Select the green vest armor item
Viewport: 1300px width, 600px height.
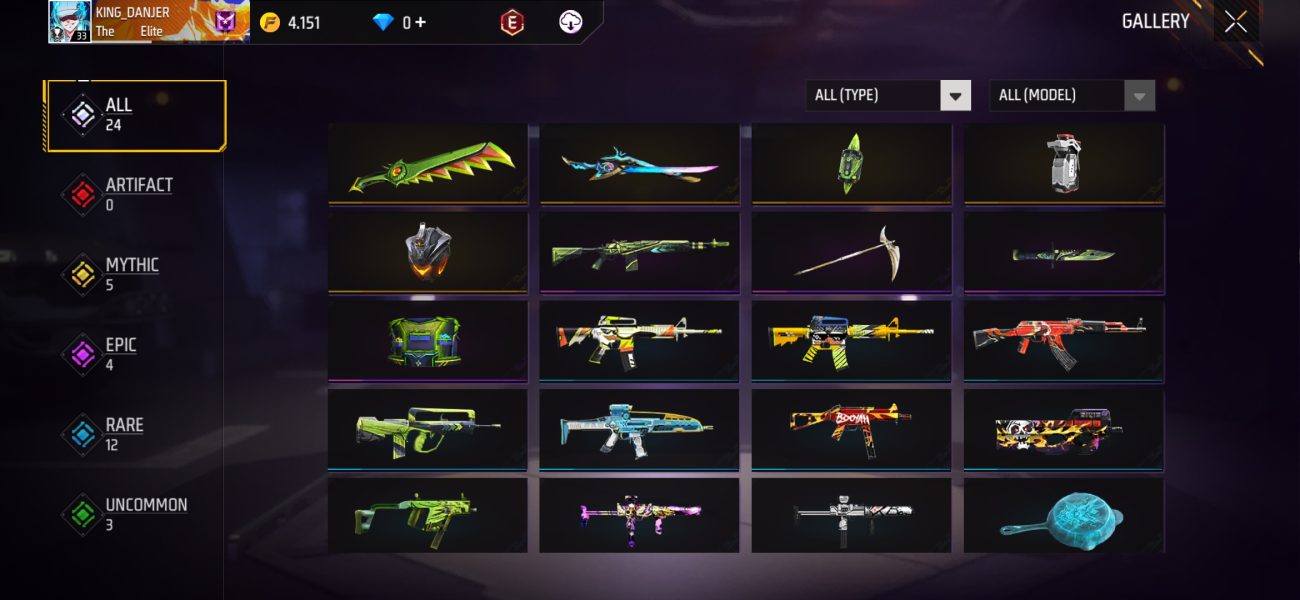coord(428,340)
